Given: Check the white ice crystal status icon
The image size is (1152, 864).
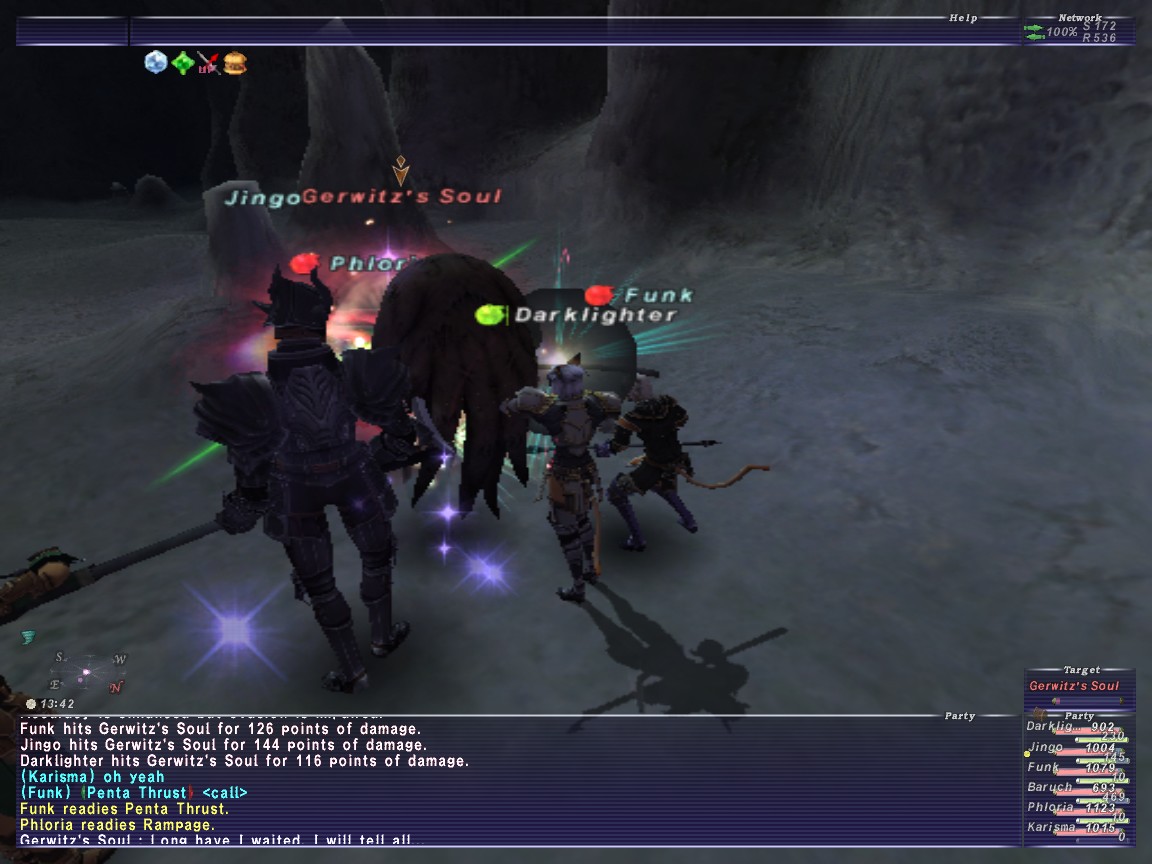Looking at the screenshot, I should [x=155, y=63].
